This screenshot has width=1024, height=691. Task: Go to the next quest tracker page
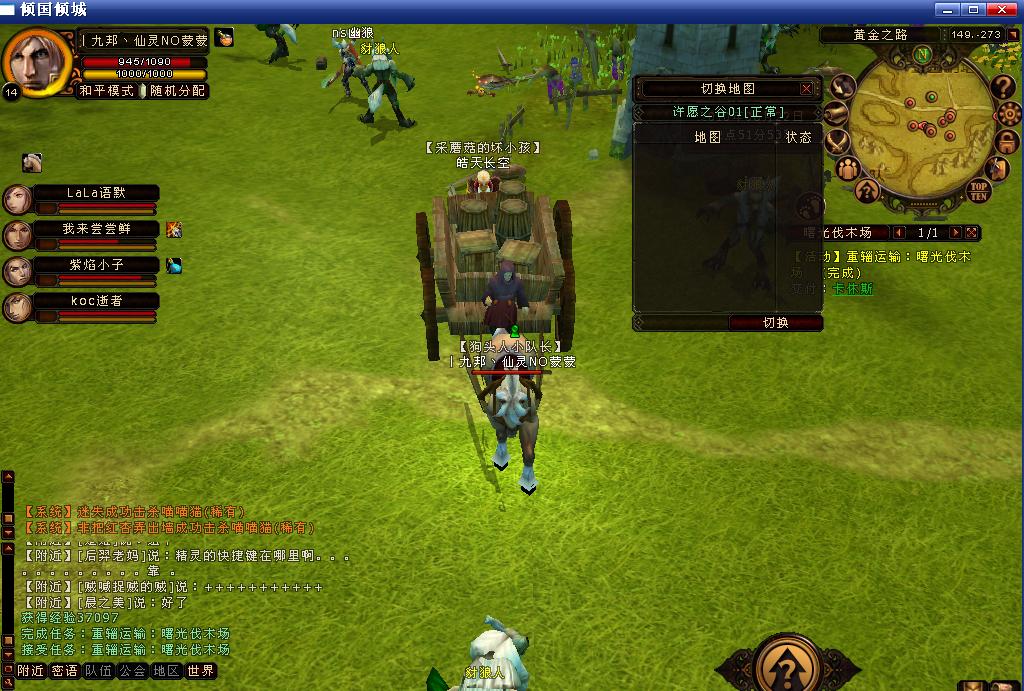click(954, 233)
